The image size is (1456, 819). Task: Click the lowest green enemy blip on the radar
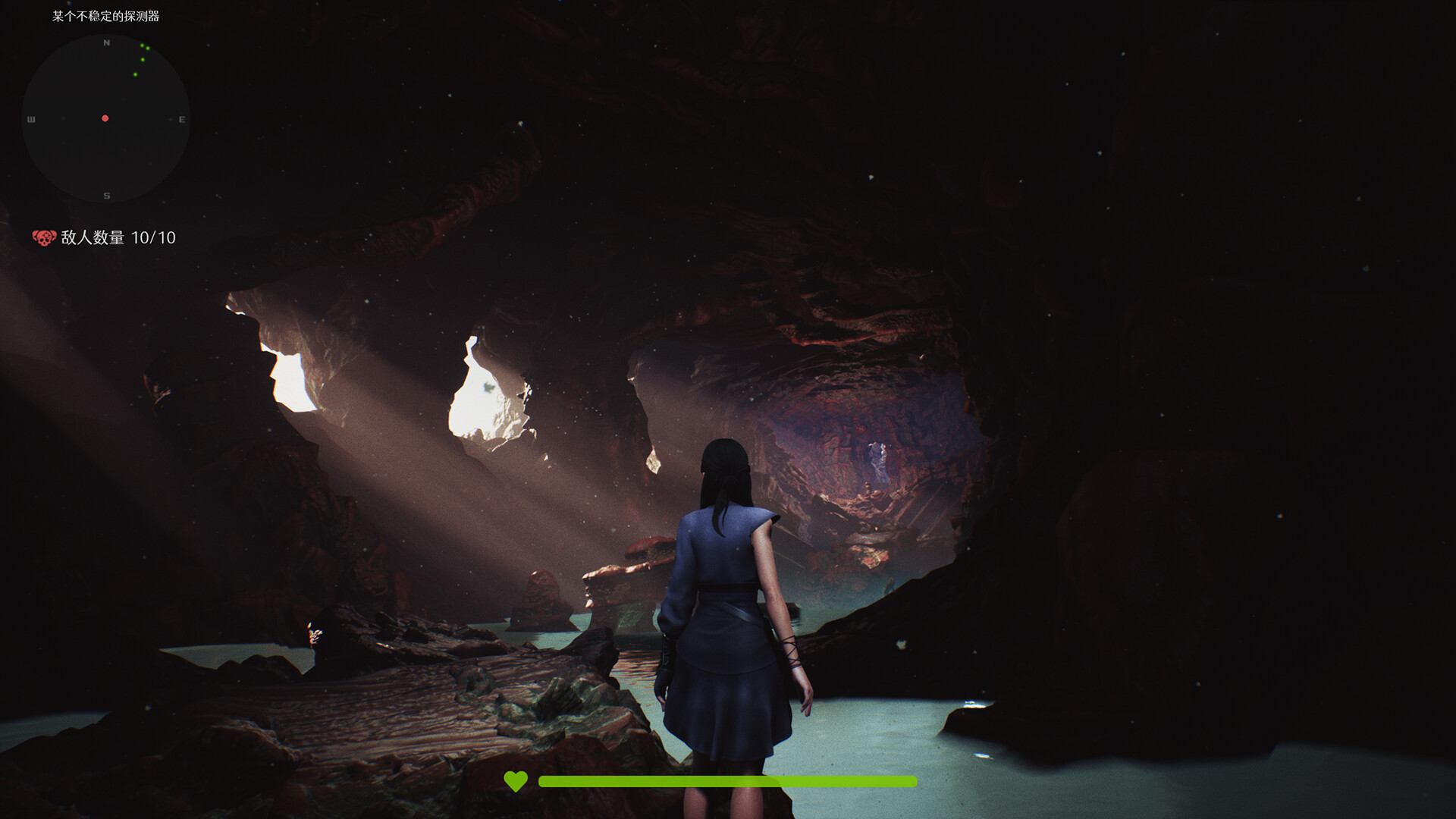135,74
